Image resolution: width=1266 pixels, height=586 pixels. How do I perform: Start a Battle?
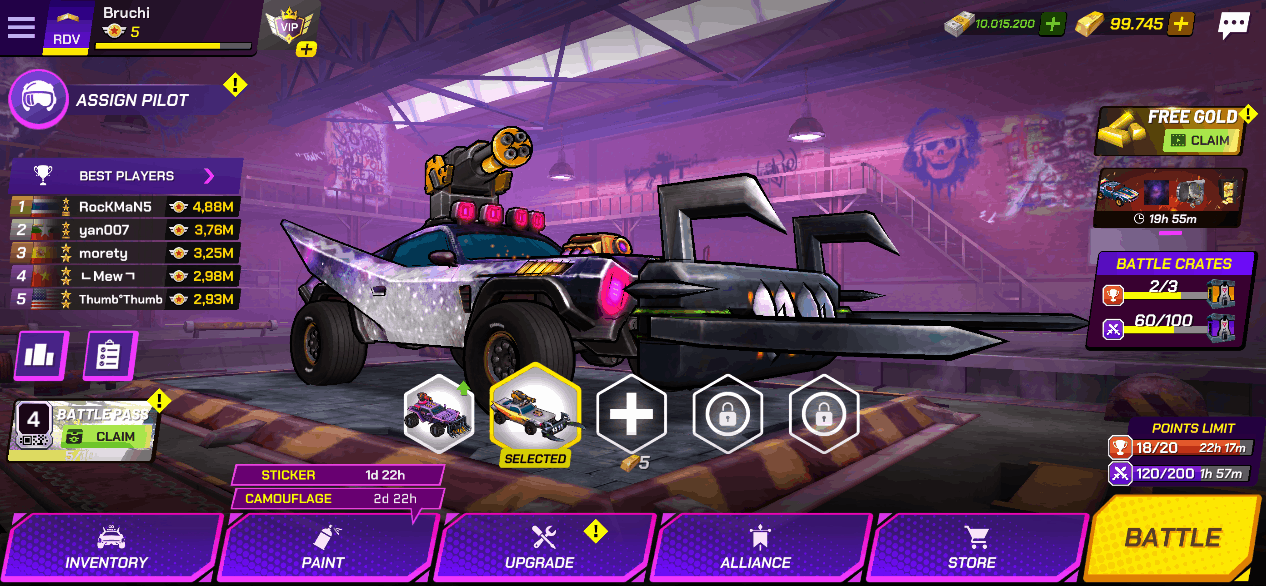[1174, 538]
